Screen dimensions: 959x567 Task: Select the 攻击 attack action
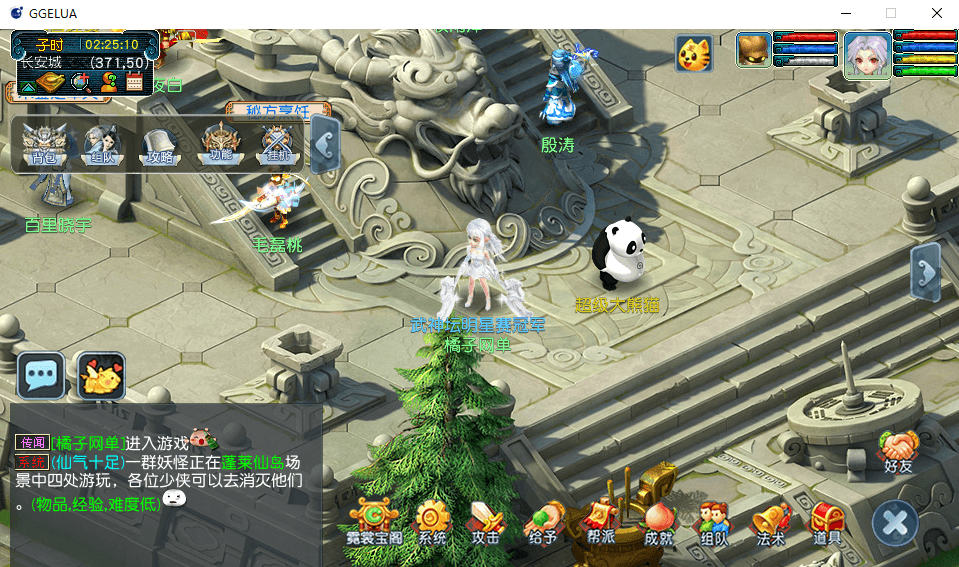click(x=487, y=521)
